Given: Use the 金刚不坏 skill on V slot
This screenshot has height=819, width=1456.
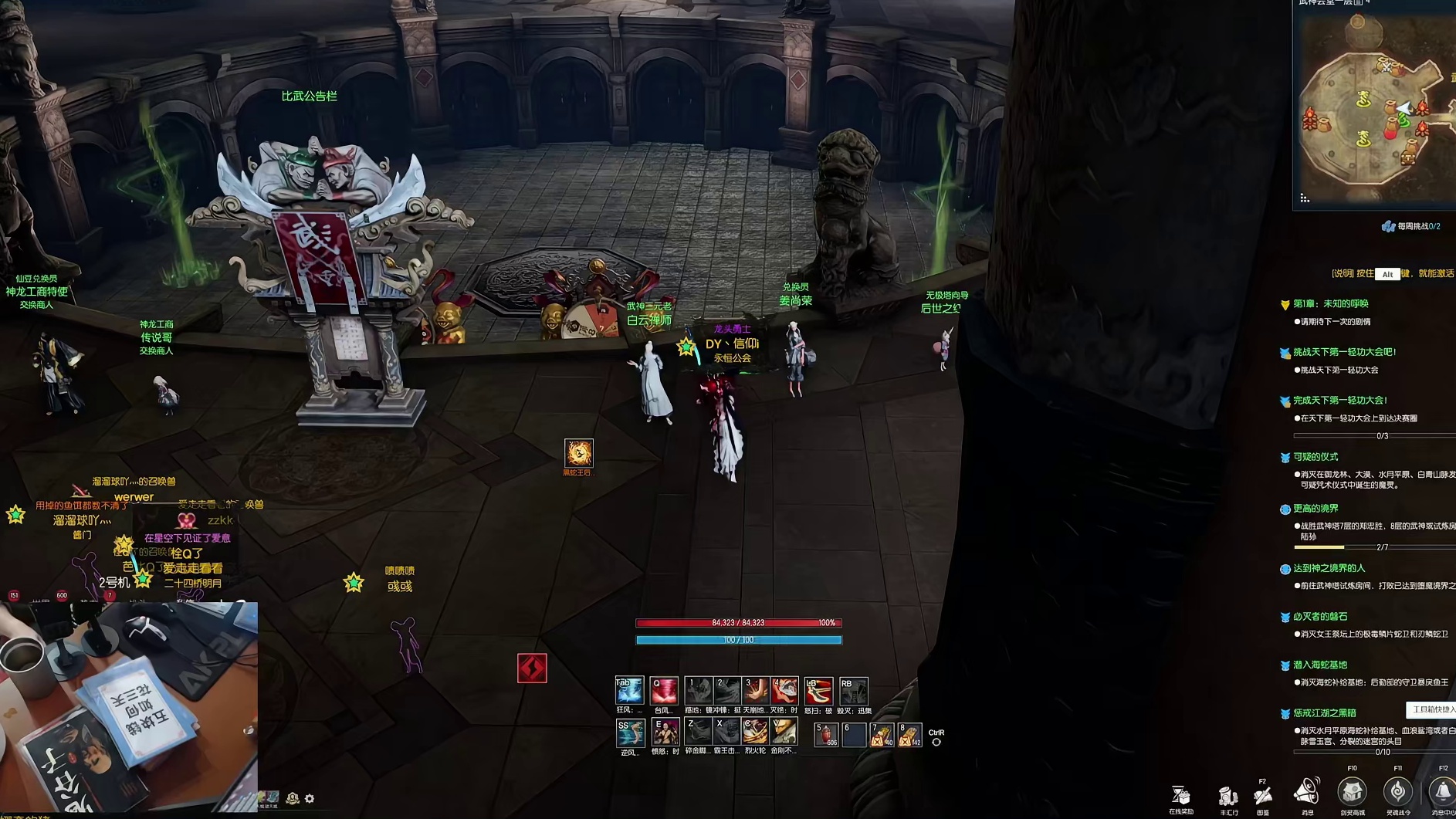Looking at the screenshot, I should pyautogui.click(x=784, y=732).
